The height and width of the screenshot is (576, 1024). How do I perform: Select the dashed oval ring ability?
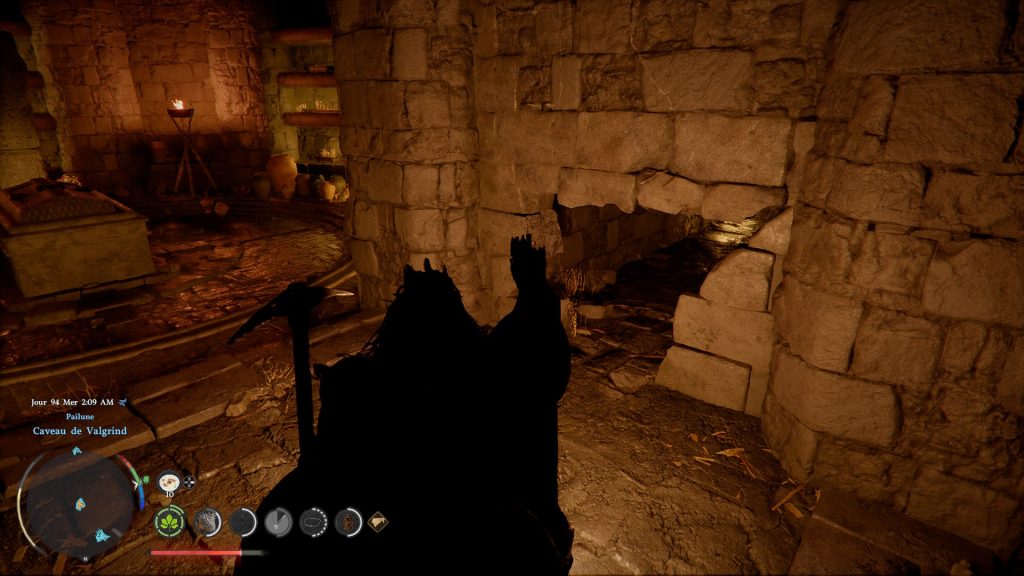[x=313, y=521]
